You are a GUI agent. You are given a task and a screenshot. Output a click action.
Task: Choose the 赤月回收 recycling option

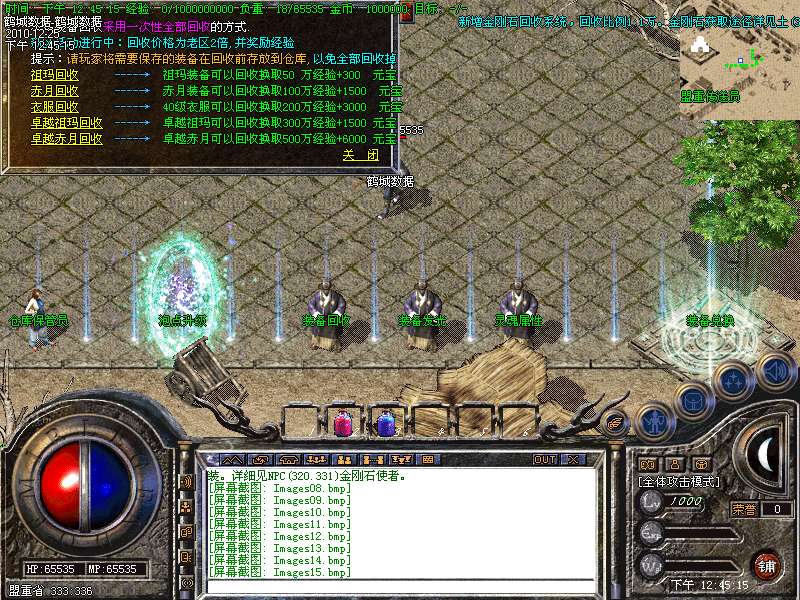click(55, 91)
